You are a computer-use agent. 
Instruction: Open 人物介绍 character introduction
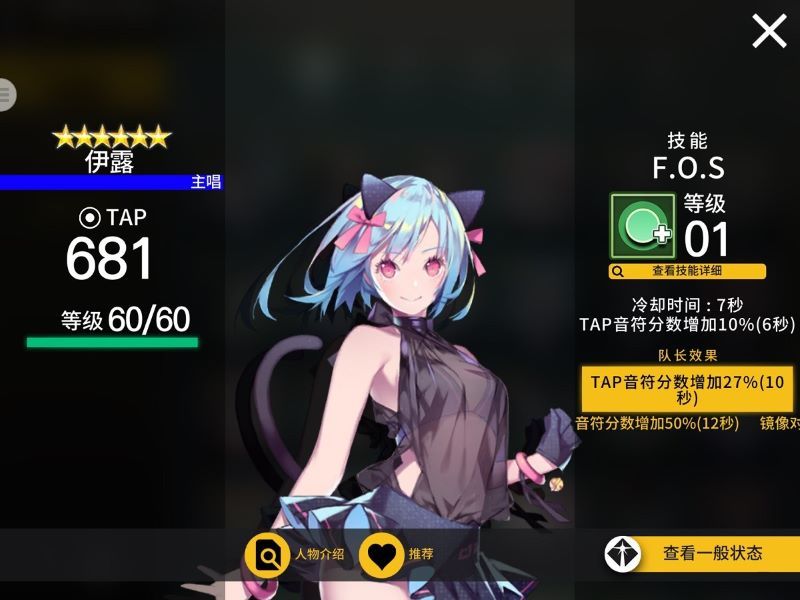click(x=295, y=555)
